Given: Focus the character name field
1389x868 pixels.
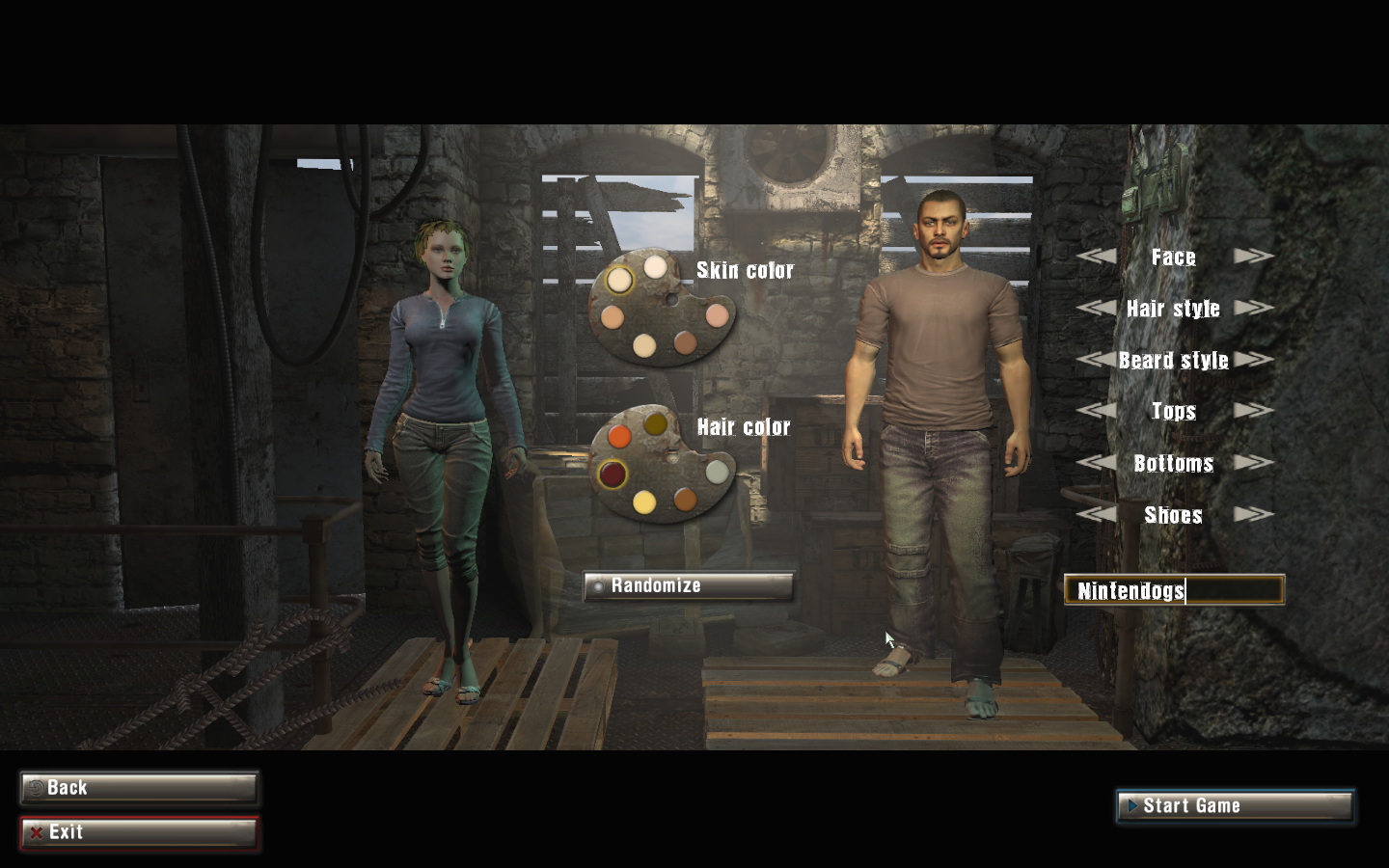Looking at the screenshot, I should click(x=1174, y=590).
